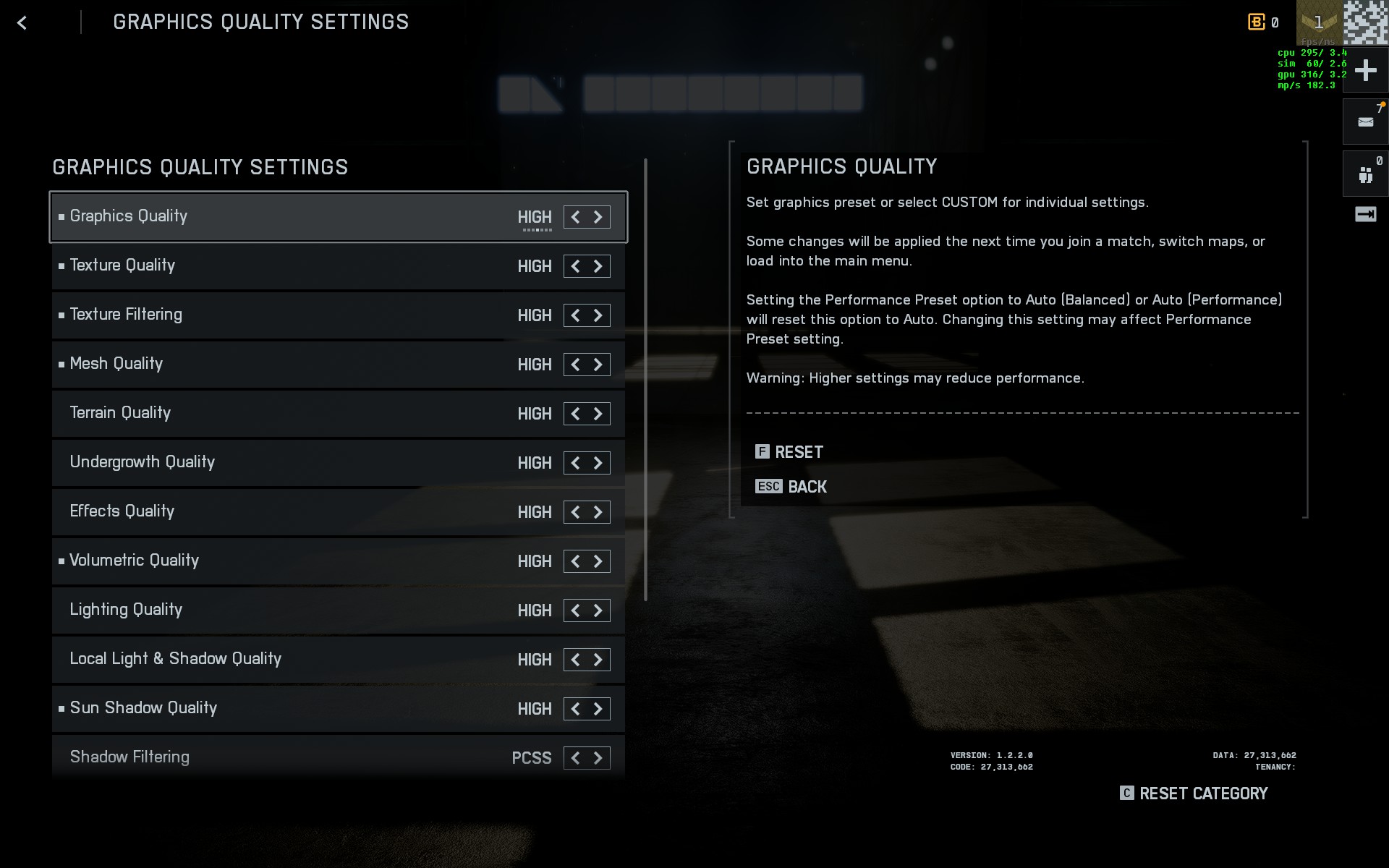Increase Lighting Quality with right arrow

coord(598,610)
